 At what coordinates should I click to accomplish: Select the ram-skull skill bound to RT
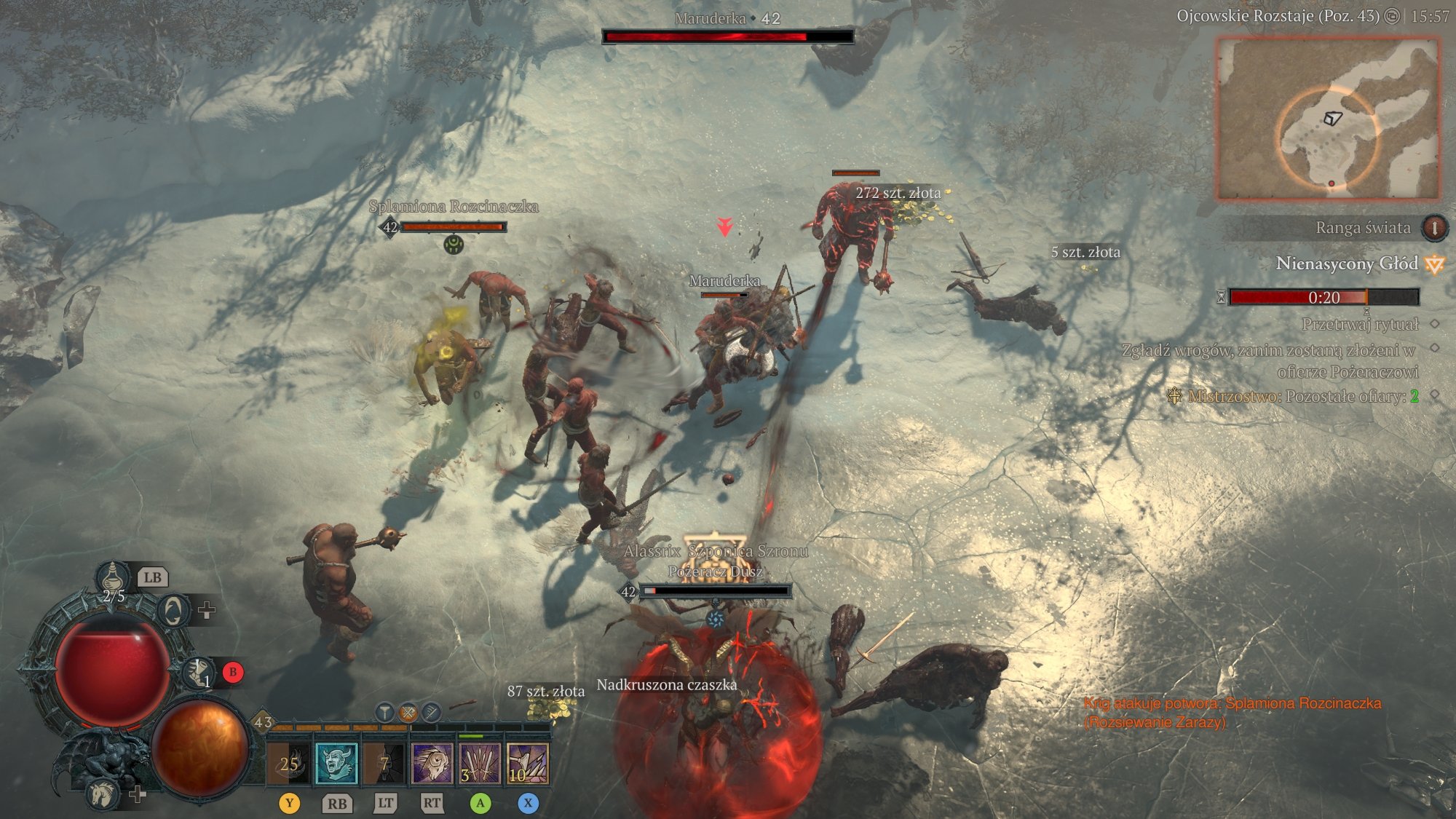click(431, 764)
